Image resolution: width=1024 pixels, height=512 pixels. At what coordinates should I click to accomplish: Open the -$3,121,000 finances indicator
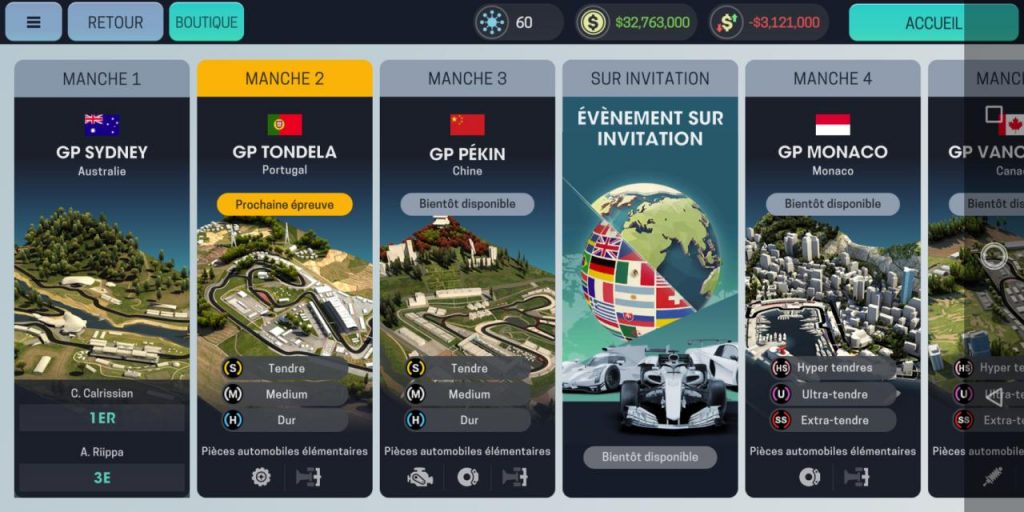point(770,22)
